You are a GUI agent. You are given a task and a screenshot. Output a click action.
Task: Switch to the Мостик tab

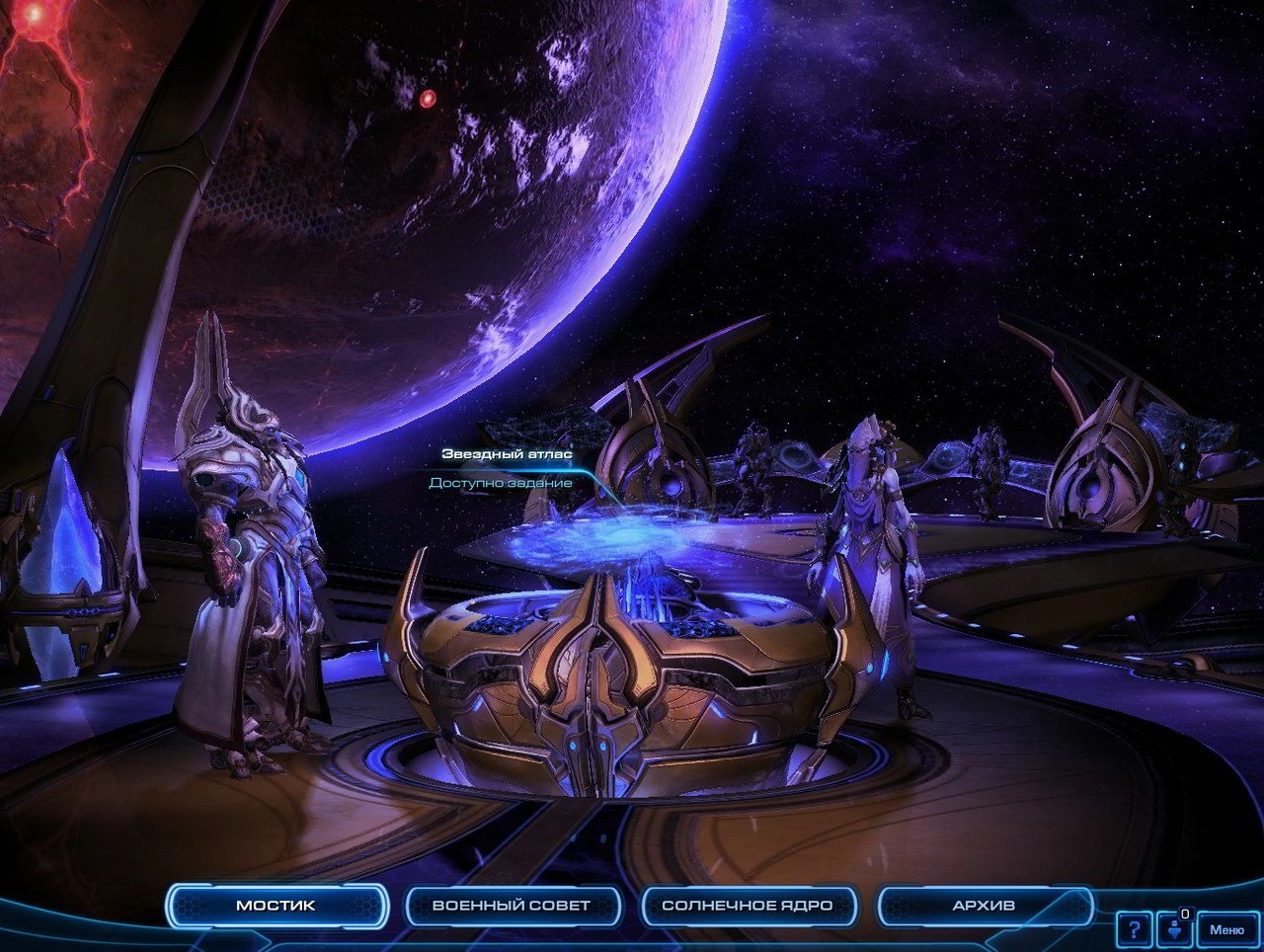pos(276,905)
